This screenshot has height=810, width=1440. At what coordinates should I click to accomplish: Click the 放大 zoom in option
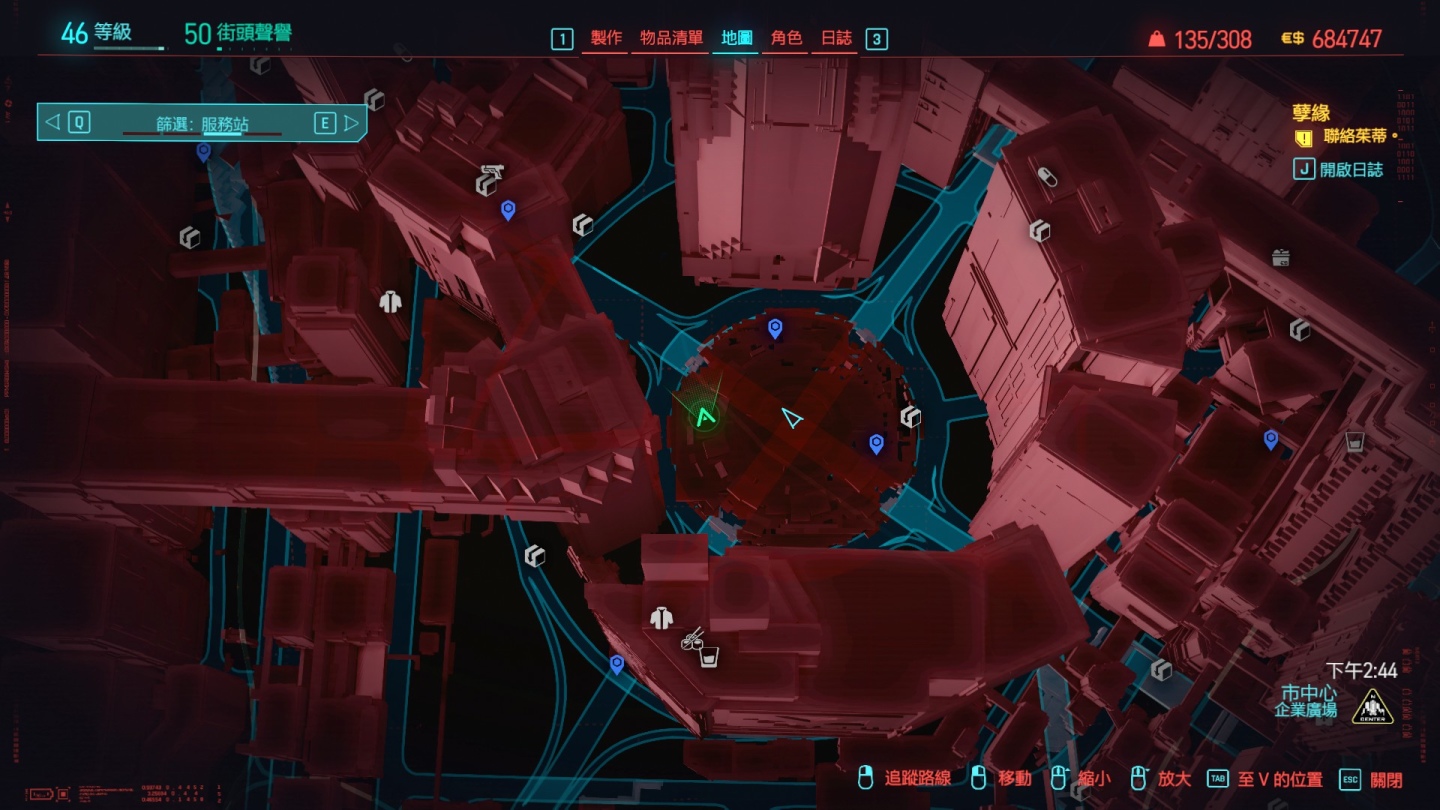(x=1173, y=780)
